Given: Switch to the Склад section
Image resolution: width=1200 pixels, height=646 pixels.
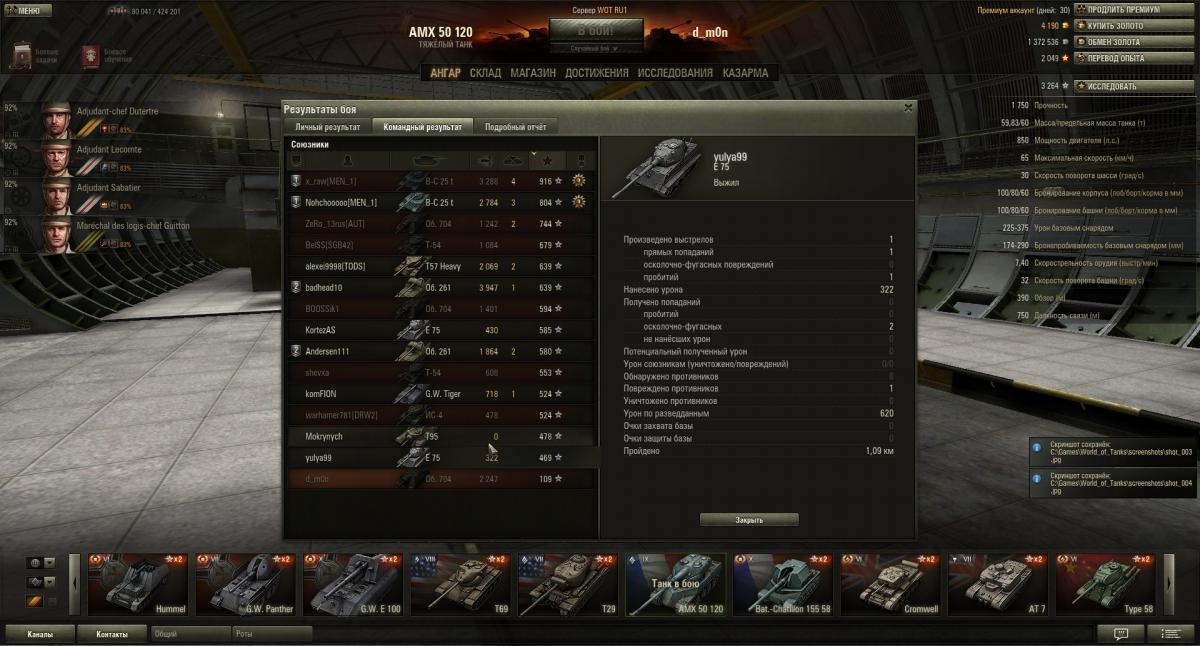Looking at the screenshot, I should 485,73.
